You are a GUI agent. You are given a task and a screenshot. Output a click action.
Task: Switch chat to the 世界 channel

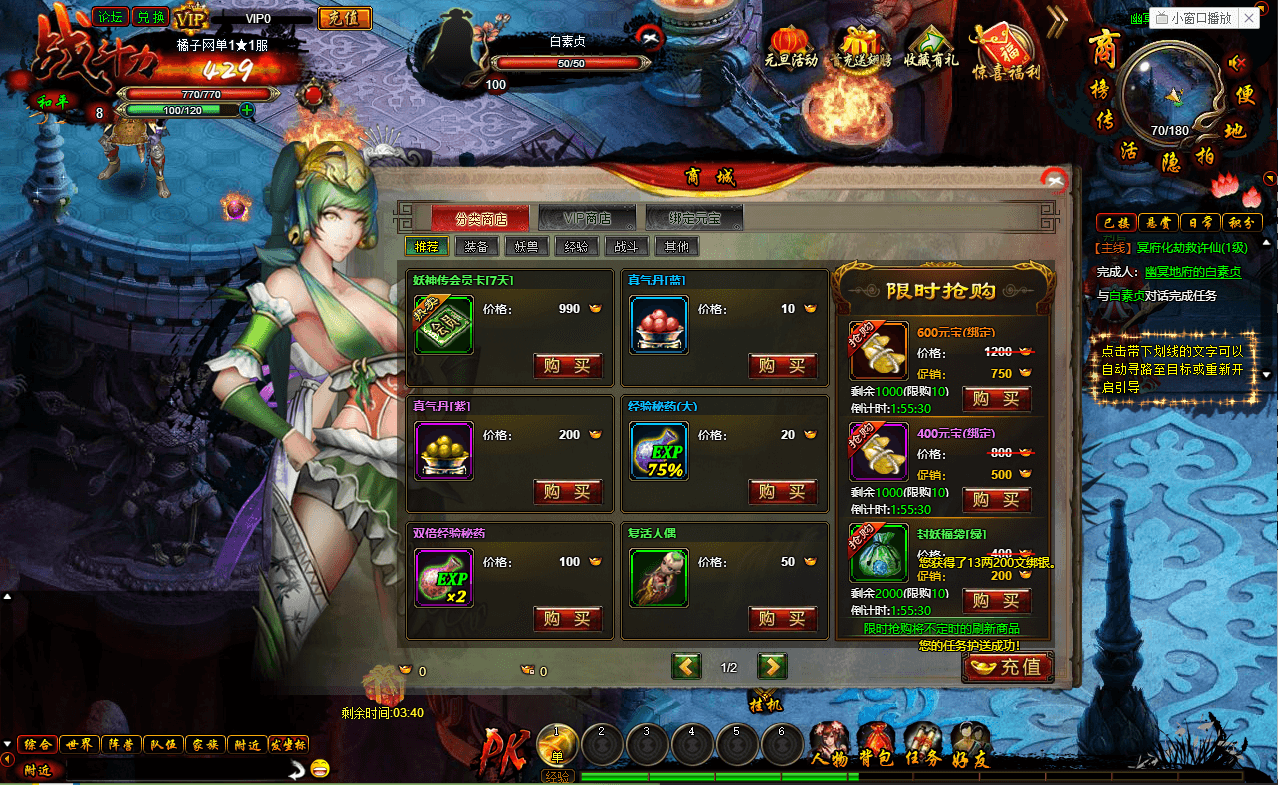click(x=78, y=744)
